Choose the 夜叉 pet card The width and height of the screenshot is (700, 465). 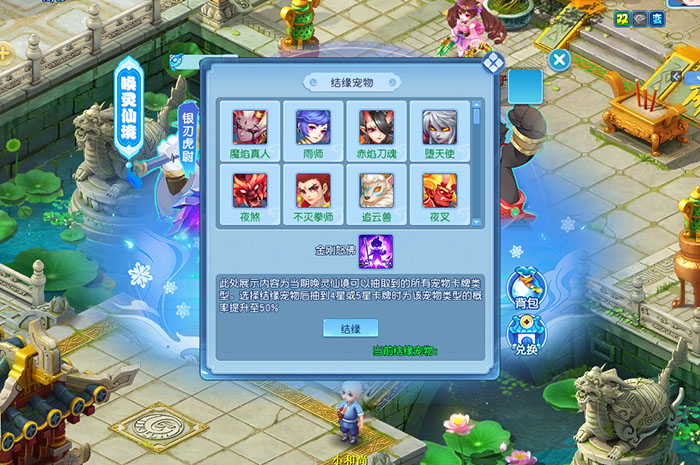[x=439, y=193]
